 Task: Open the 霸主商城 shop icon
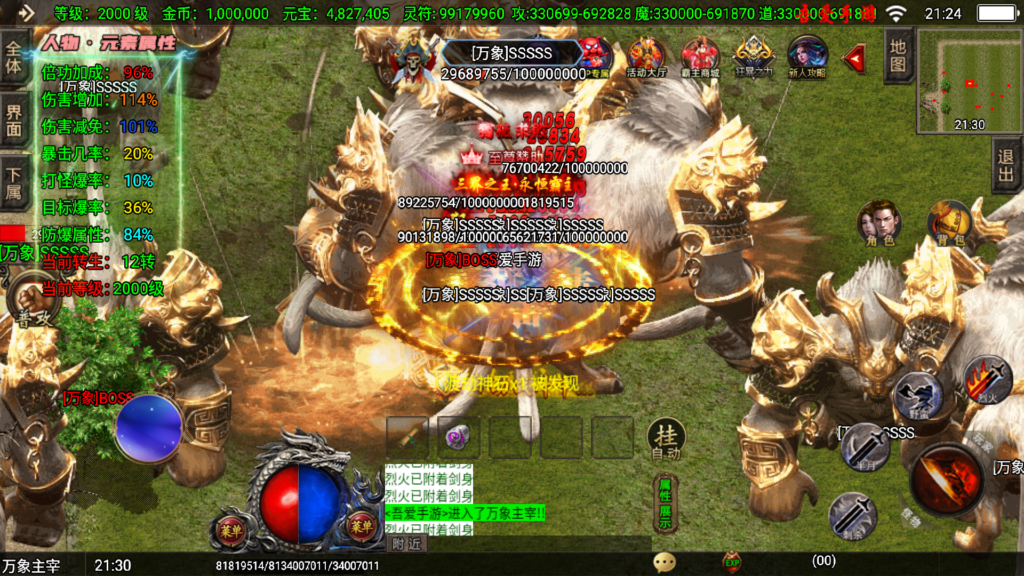click(700, 57)
